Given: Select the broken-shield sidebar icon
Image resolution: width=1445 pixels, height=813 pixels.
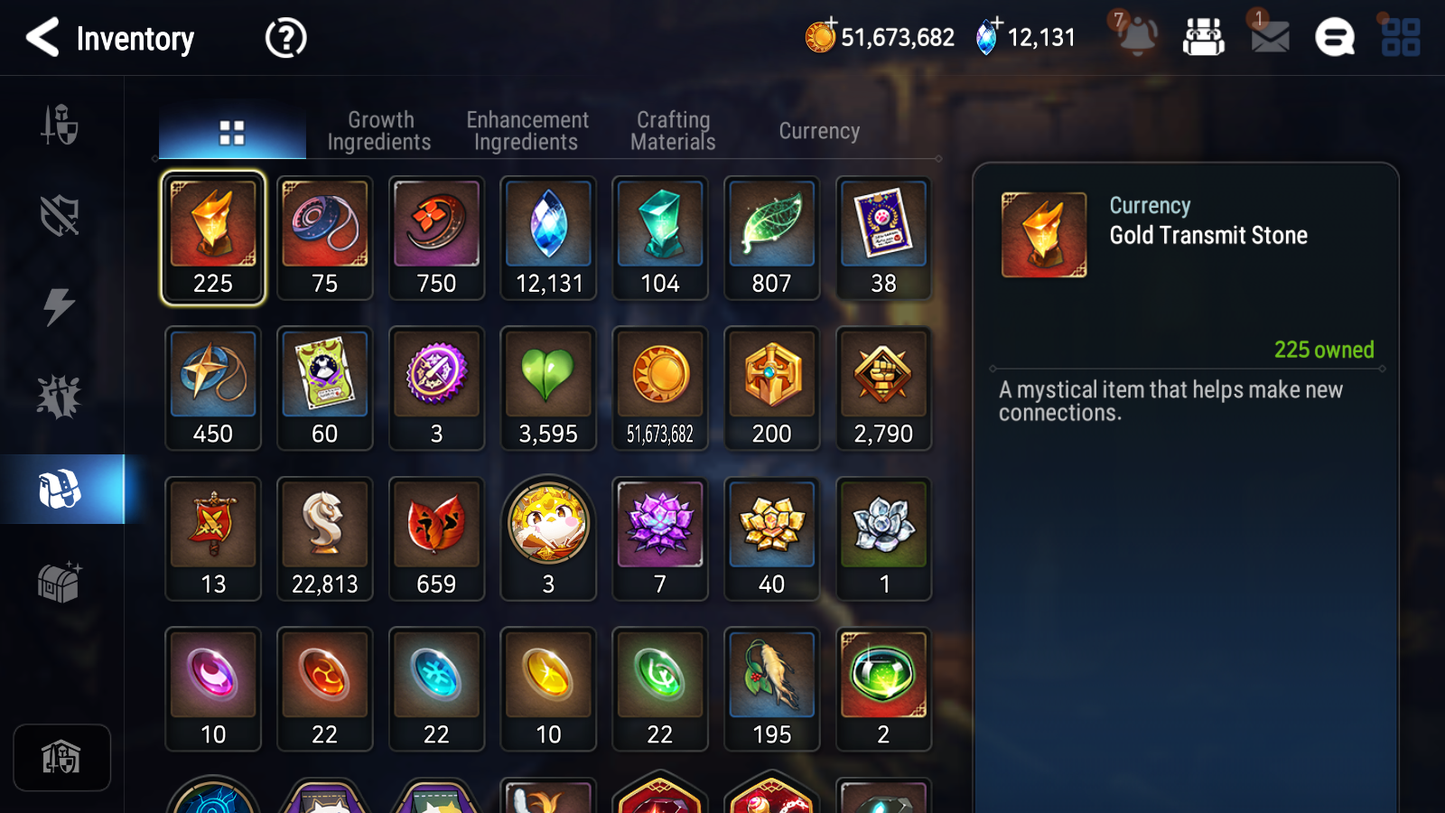Looking at the screenshot, I should [x=61, y=214].
